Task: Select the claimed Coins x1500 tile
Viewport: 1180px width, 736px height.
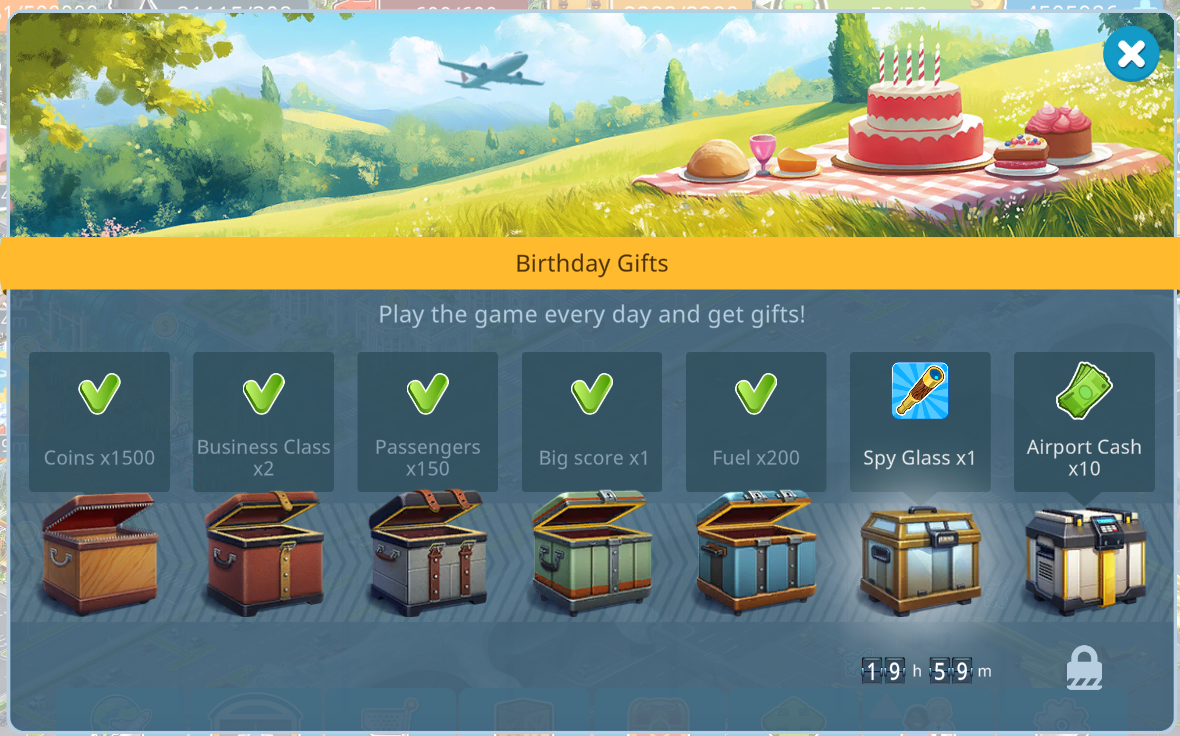Action: tap(99, 421)
